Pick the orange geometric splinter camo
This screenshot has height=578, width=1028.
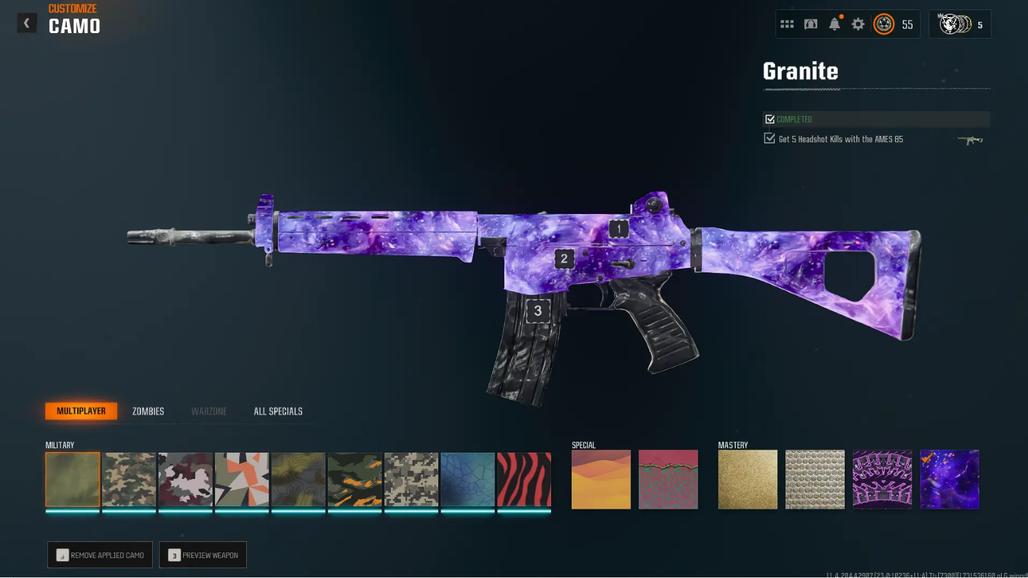[x=242, y=479]
